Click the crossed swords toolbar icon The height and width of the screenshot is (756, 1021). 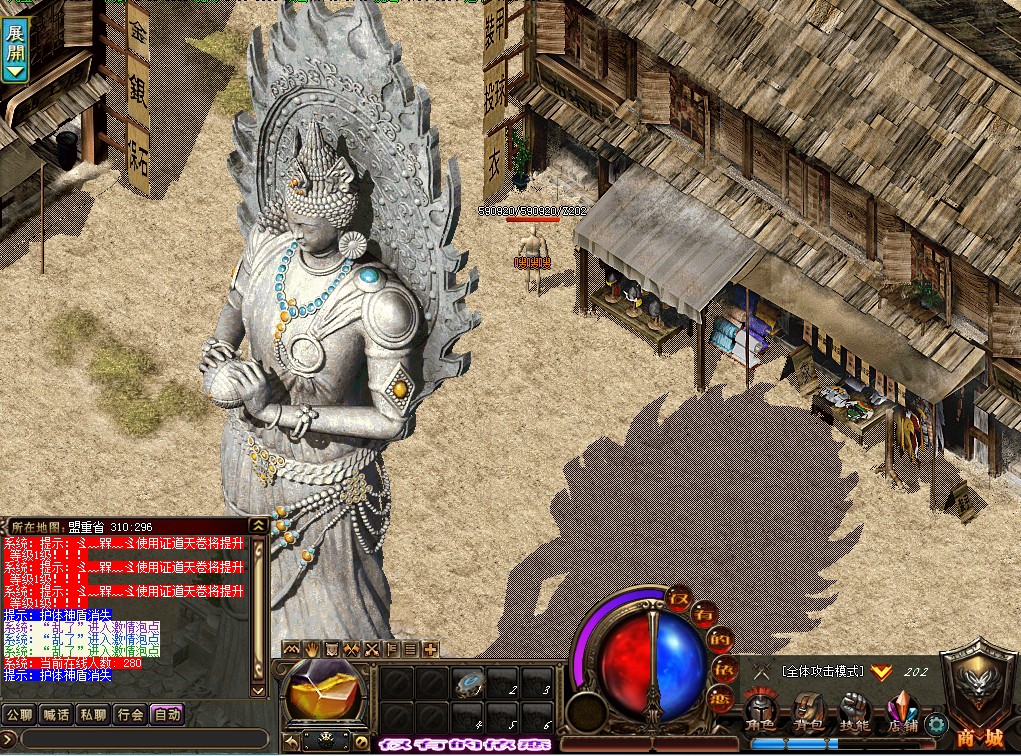371,649
